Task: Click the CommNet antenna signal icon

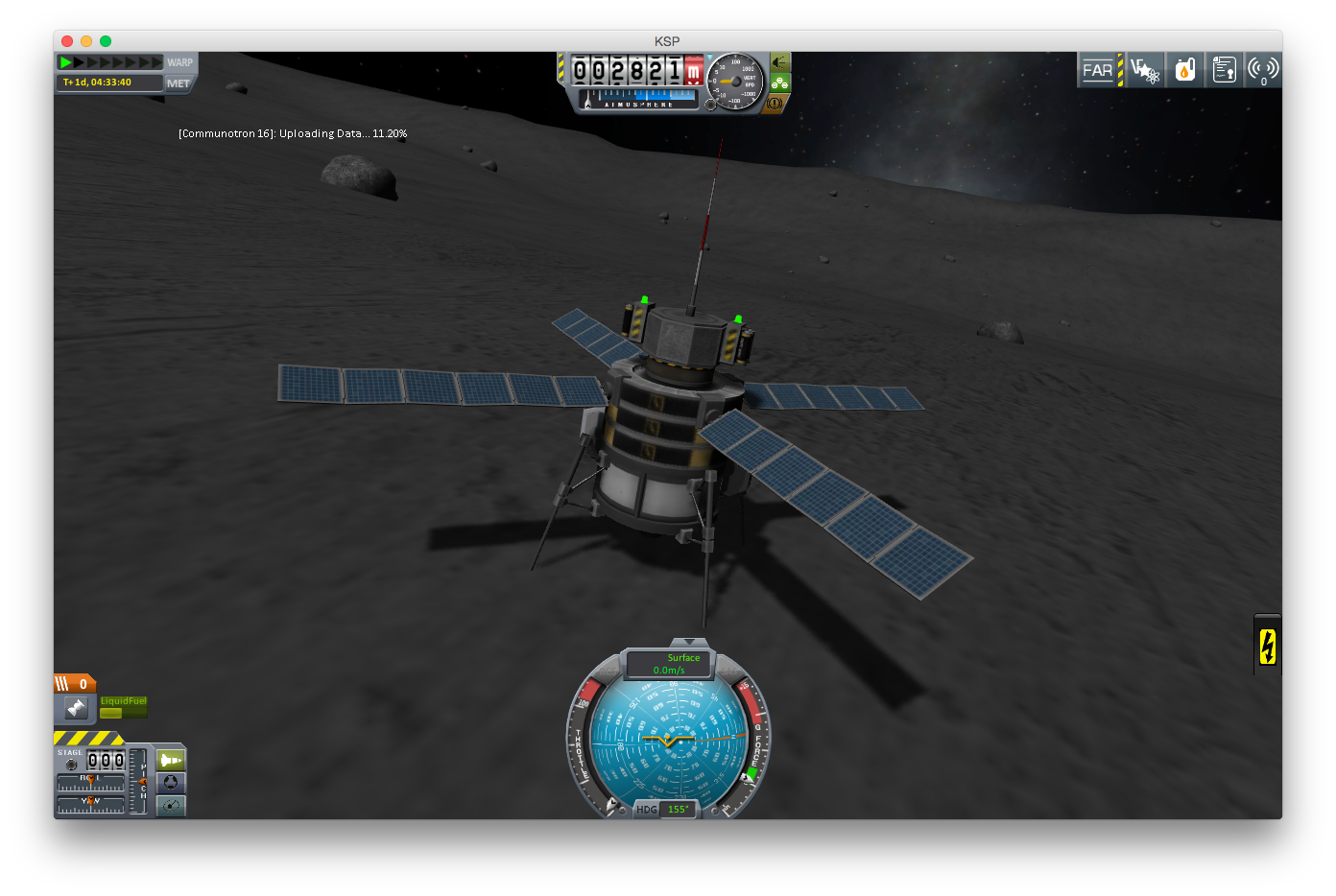Action: 1263,69
